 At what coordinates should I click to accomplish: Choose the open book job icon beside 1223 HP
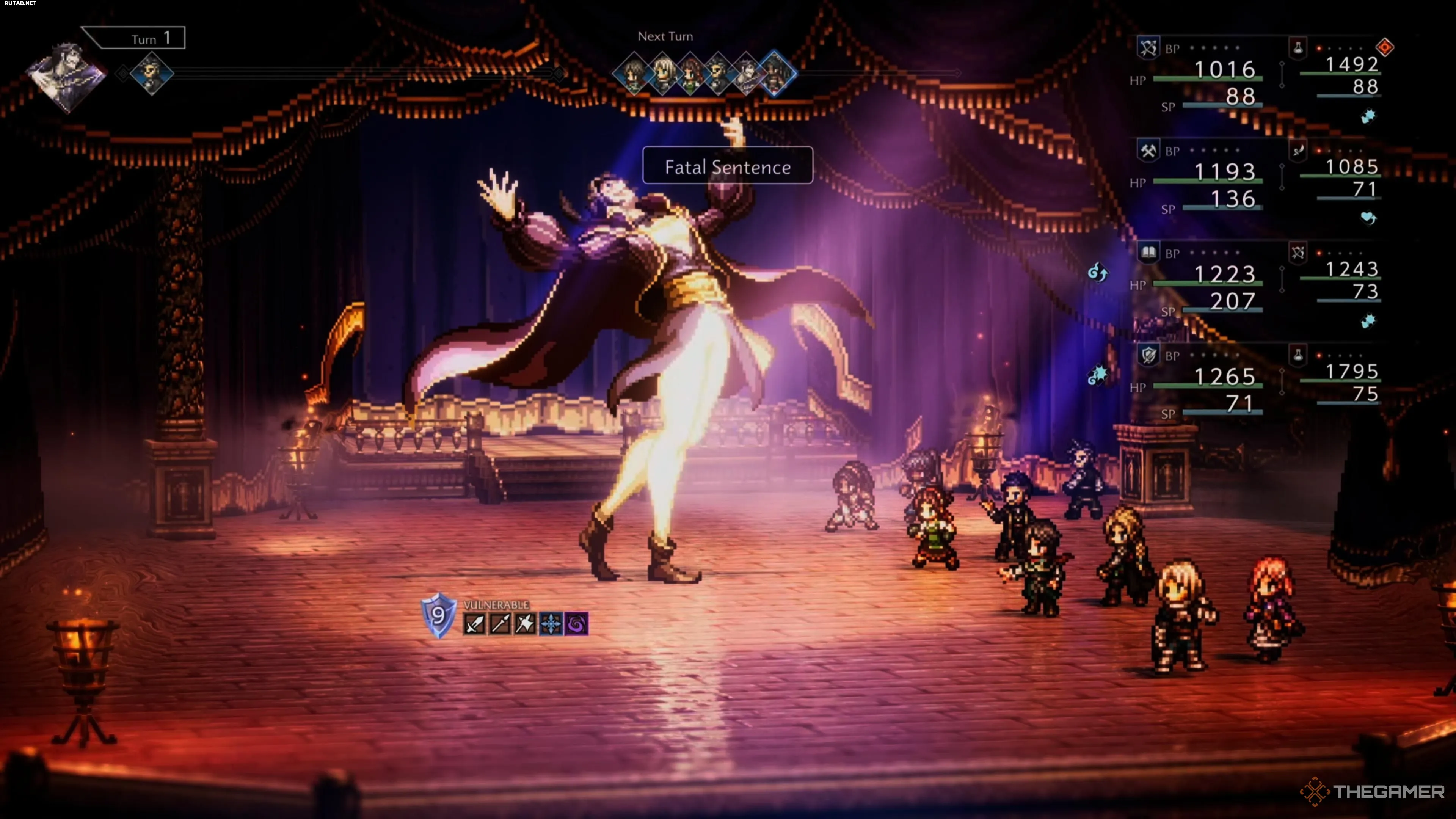[1148, 253]
